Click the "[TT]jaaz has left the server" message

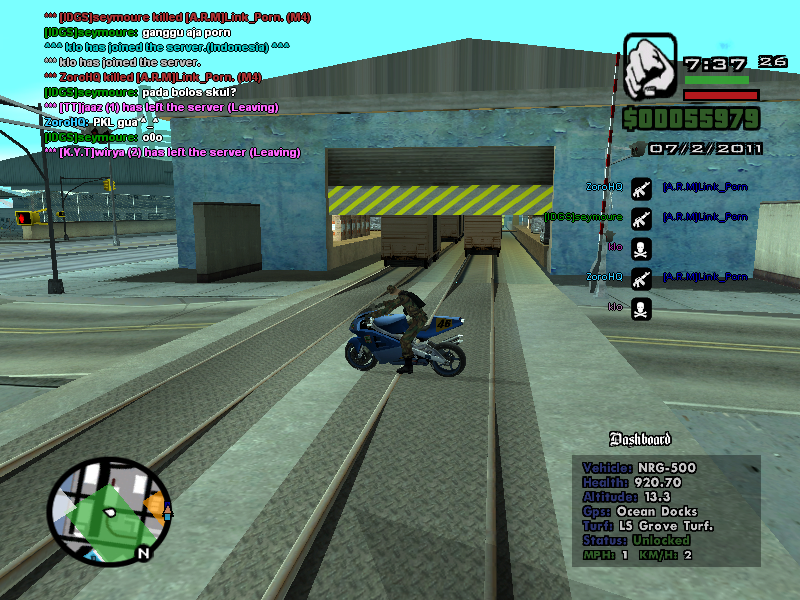[x=161, y=107]
